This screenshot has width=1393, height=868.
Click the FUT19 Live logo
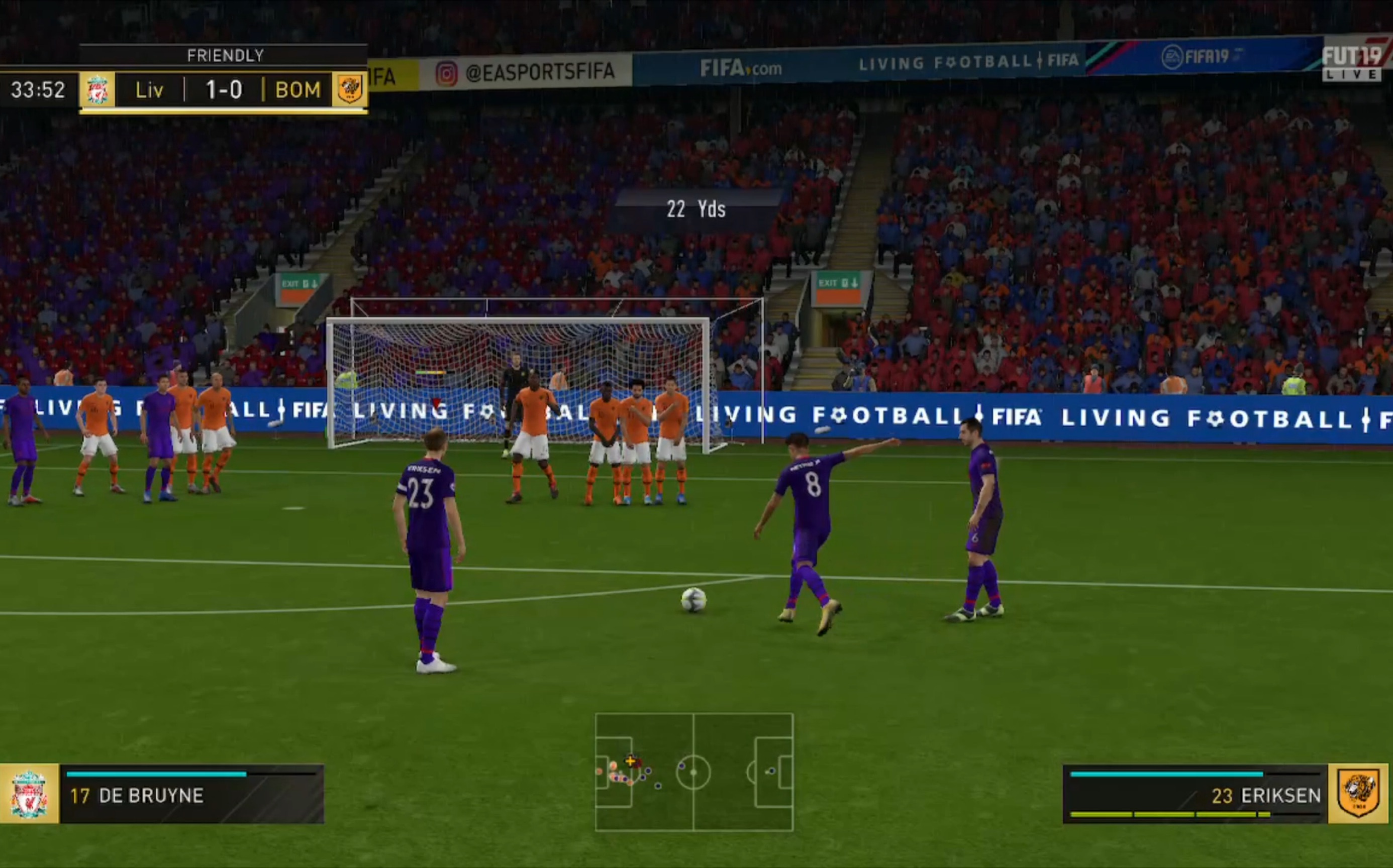coord(1353,60)
